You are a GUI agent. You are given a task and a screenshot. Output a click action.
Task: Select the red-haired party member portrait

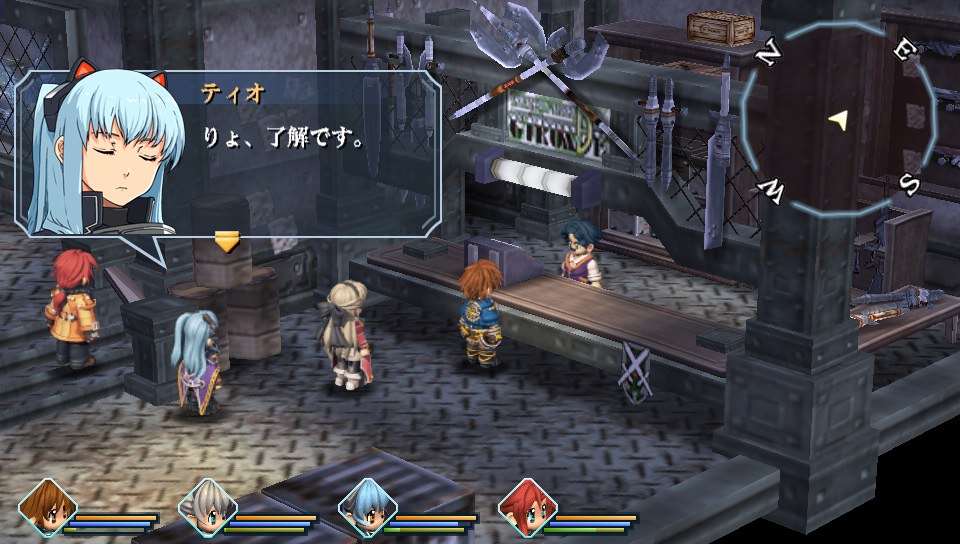[526, 507]
